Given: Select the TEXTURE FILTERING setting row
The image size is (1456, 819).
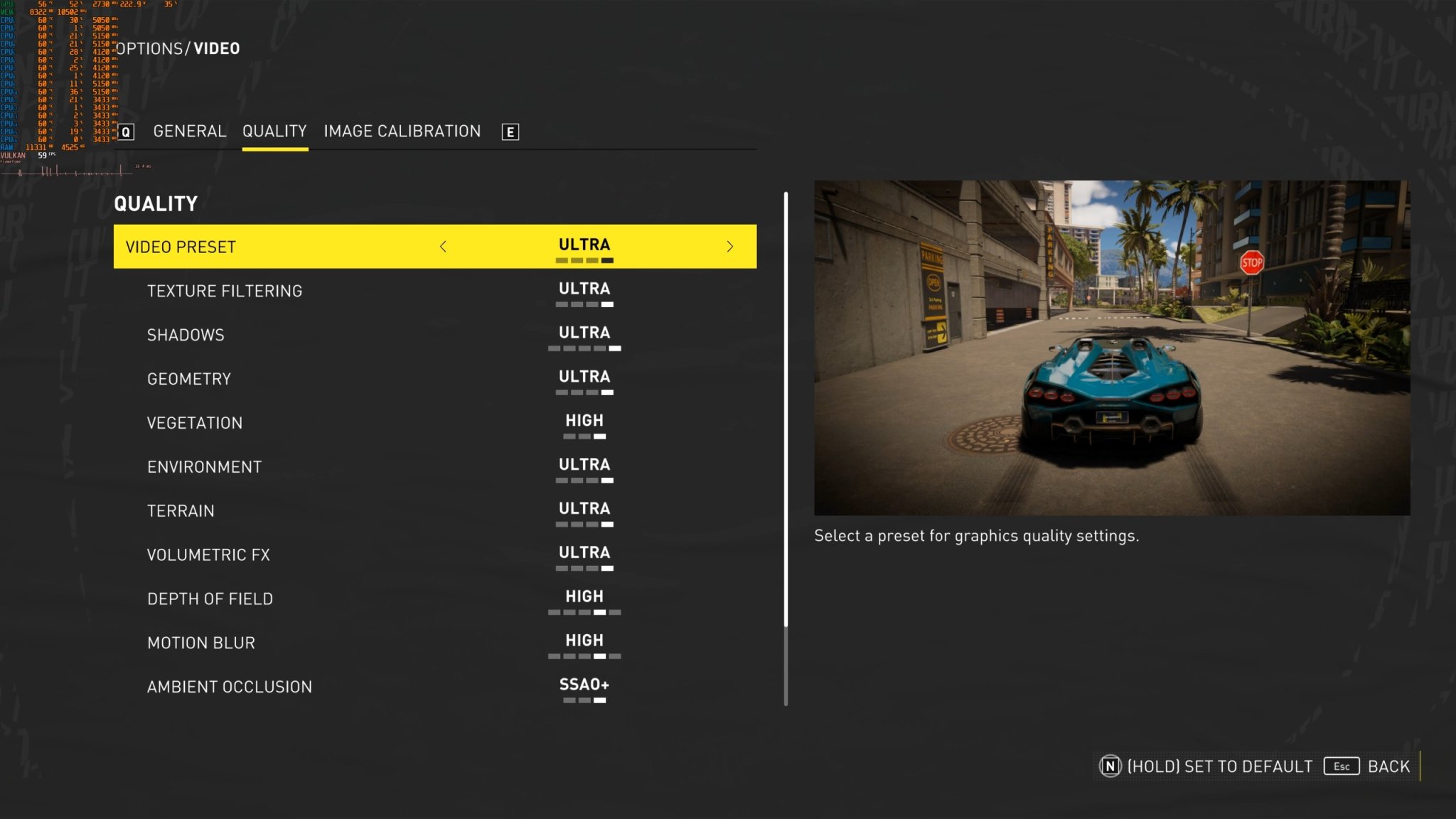Looking at the screenshot, I should click(x=225, y=290).
